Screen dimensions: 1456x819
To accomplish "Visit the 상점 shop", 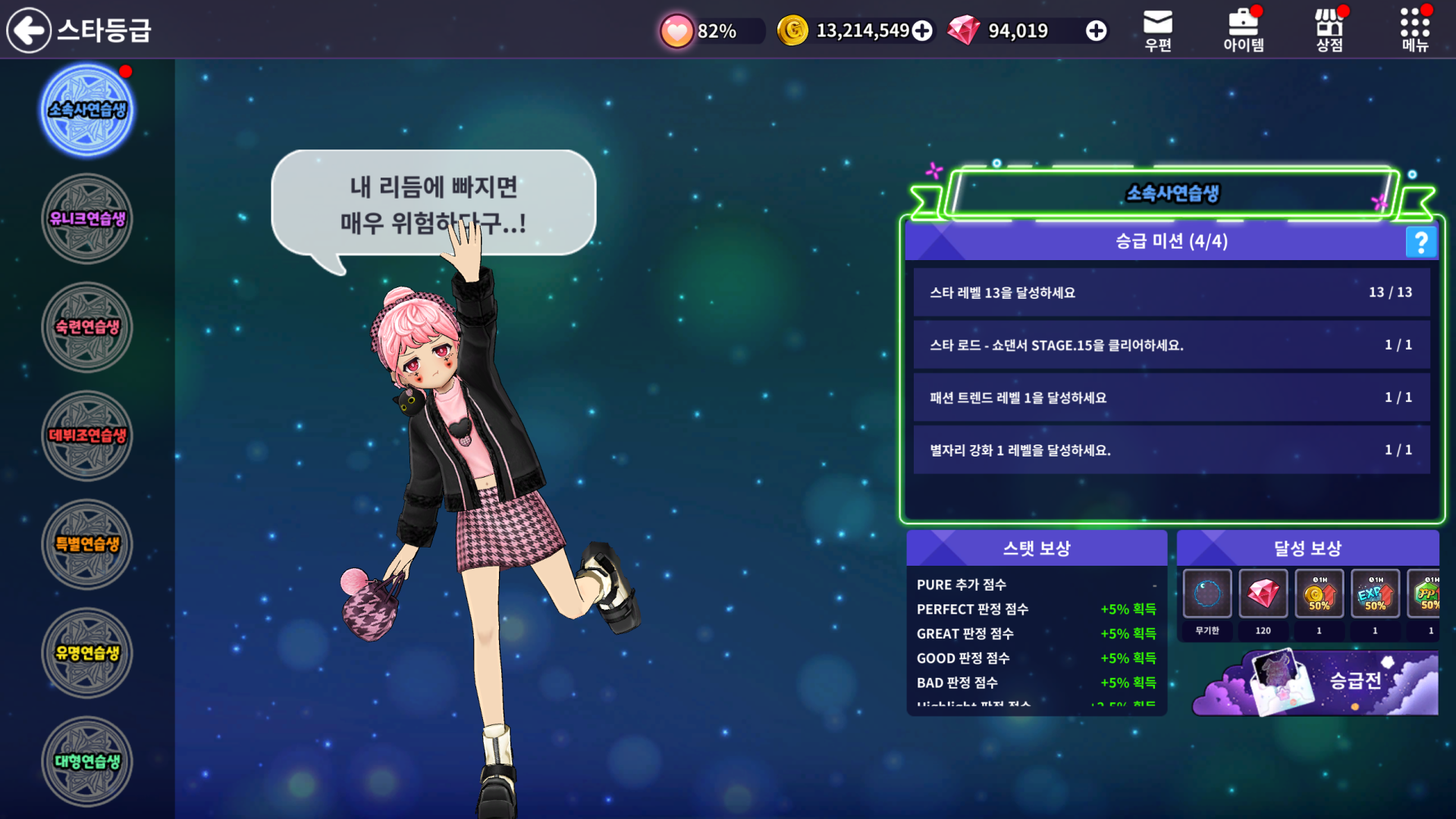I will pos(1329,30).
